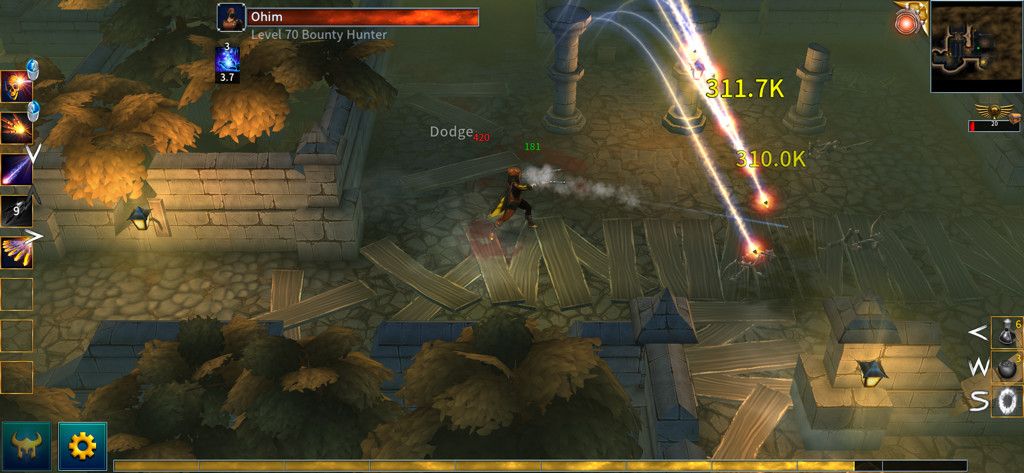The width and height of the screenshot is (1024, 473).
Task: Select the blue buff icon under Ohim
Action: click(228, 60)
